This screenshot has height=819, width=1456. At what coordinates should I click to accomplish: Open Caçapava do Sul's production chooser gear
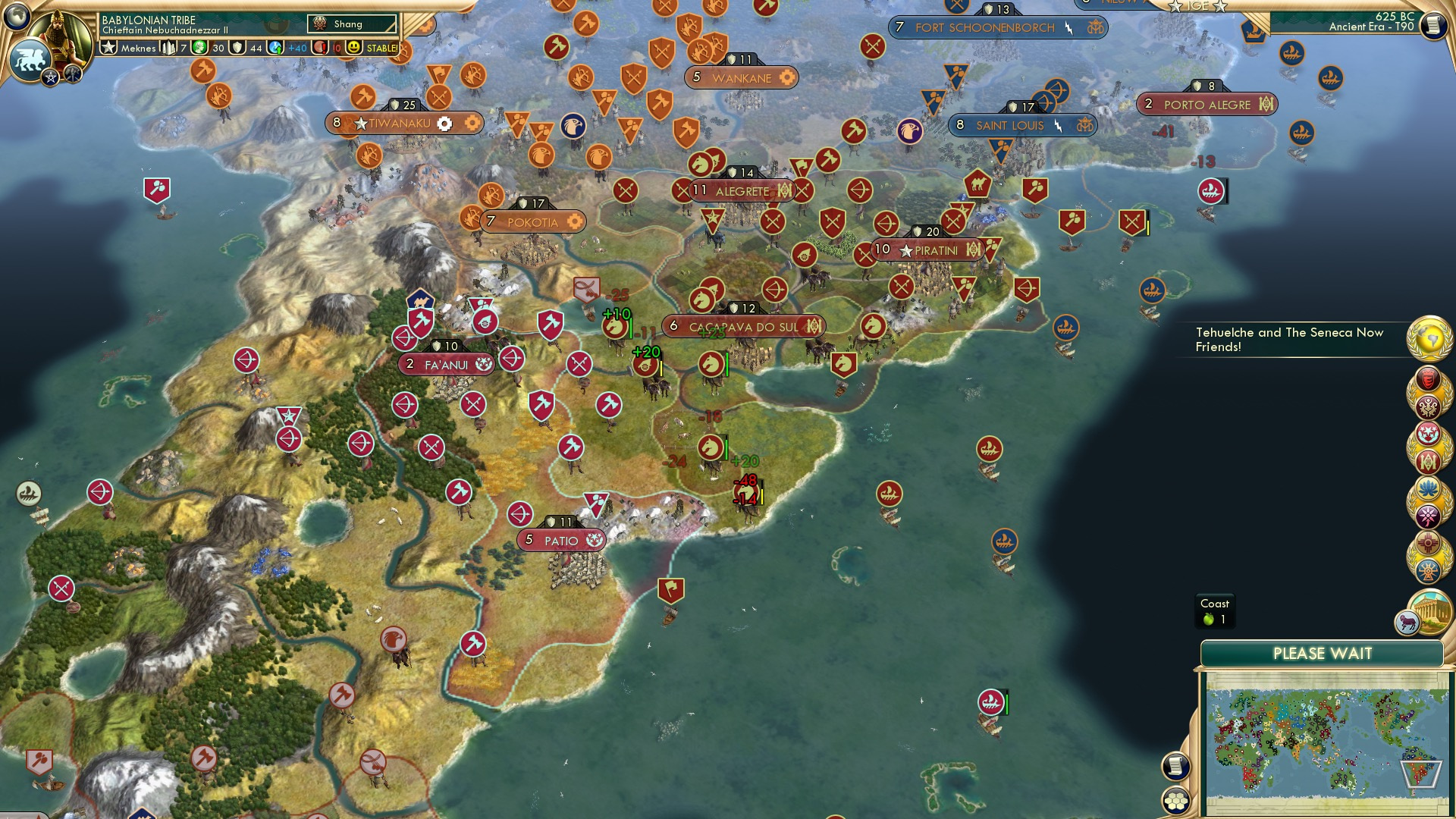(x=813, y=326)
